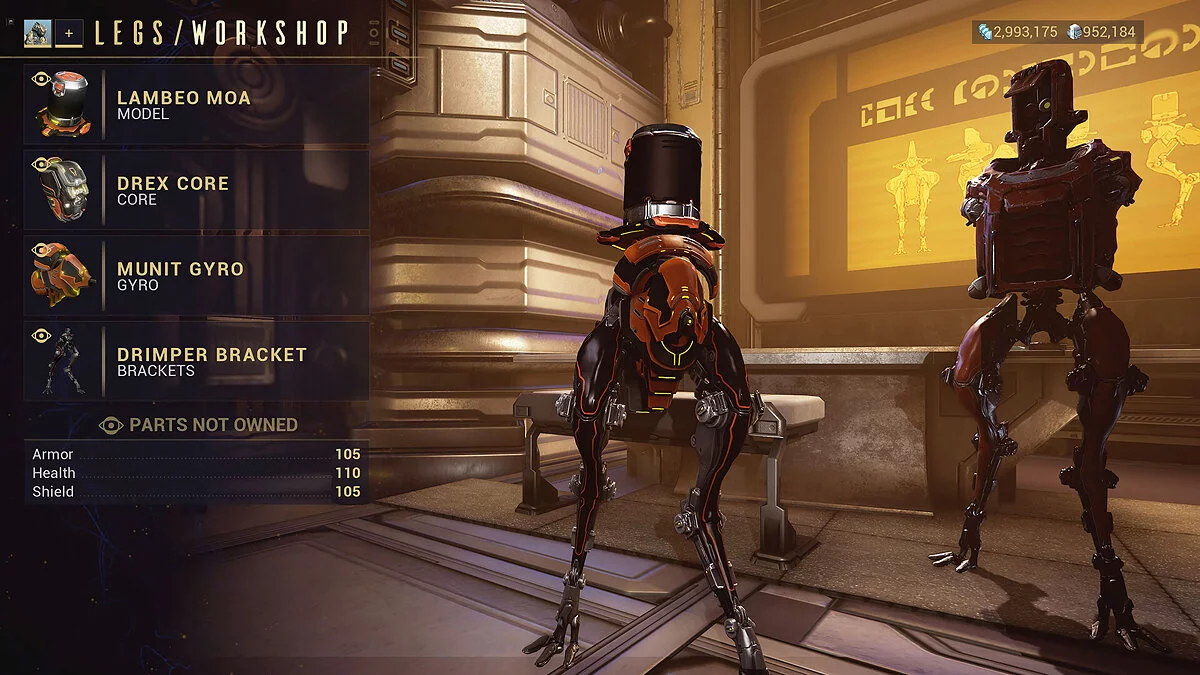This screenshot has width=1200, height=675.
Task: Click the credits balance display
Action: tap(1017, 32)
